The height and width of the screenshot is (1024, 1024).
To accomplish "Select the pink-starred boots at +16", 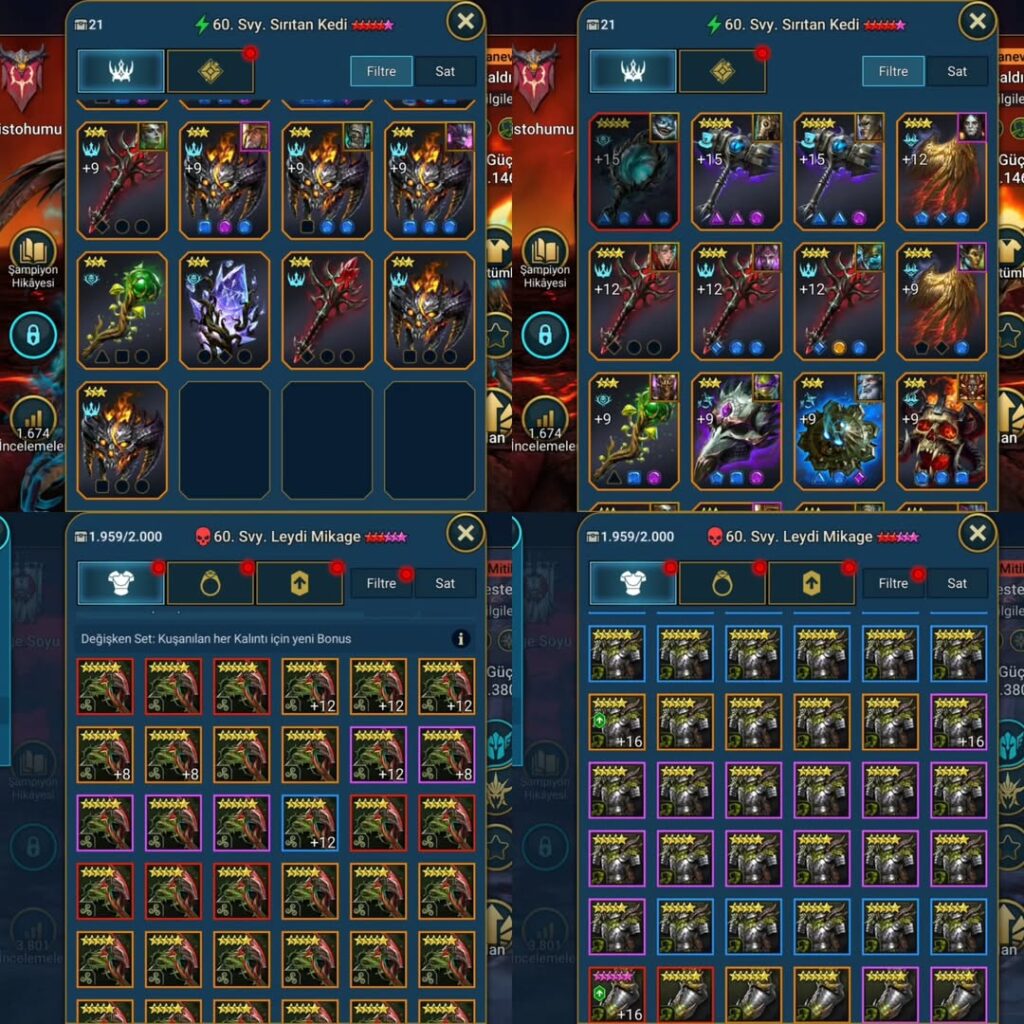I will 616,995.
